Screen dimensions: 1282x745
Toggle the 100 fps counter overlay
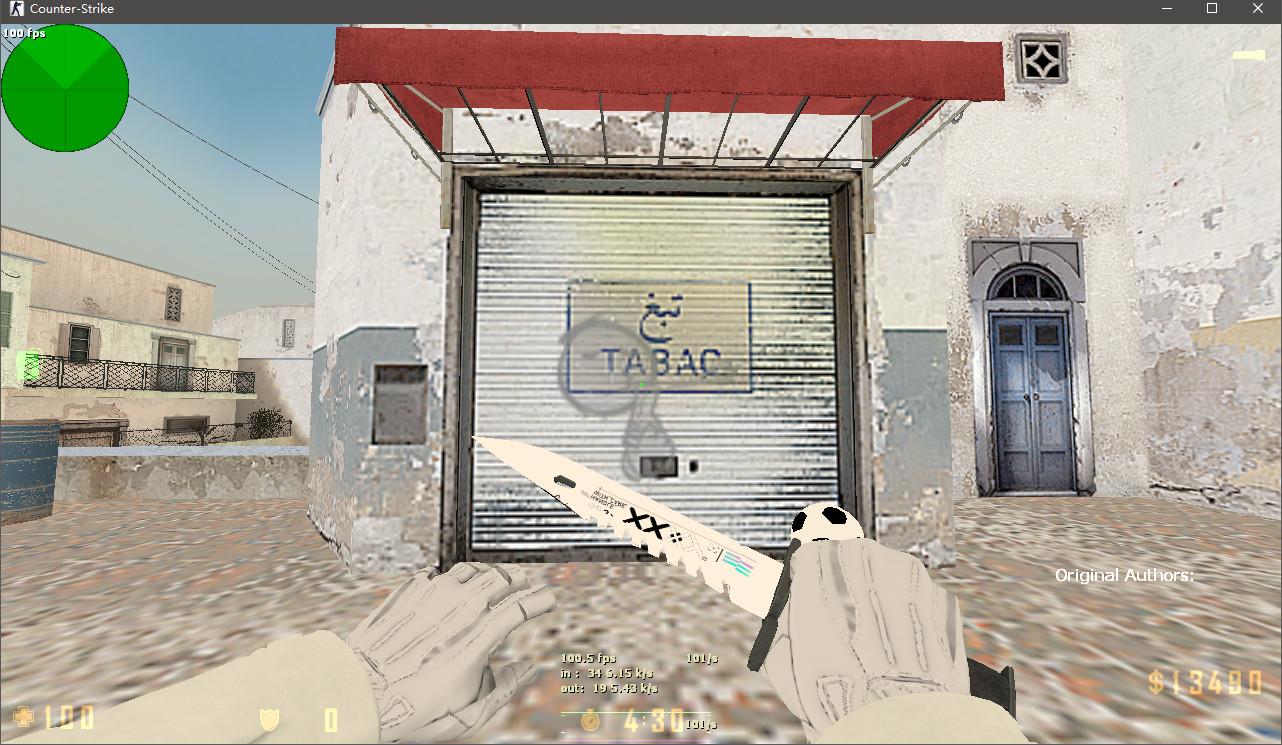[x=25, y=31]
